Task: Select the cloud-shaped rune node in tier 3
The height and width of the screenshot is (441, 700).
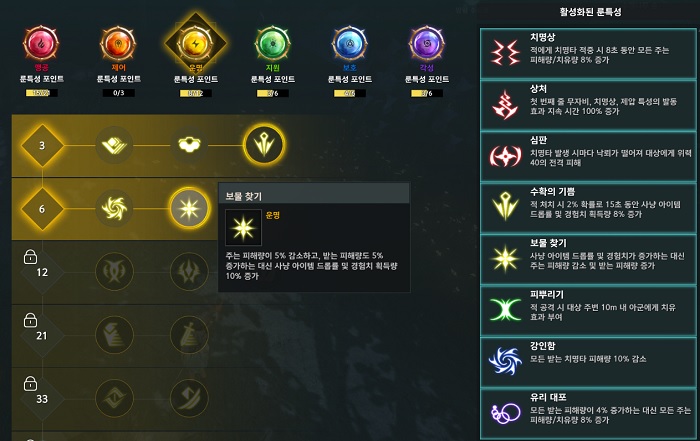Action: (189, 146)
